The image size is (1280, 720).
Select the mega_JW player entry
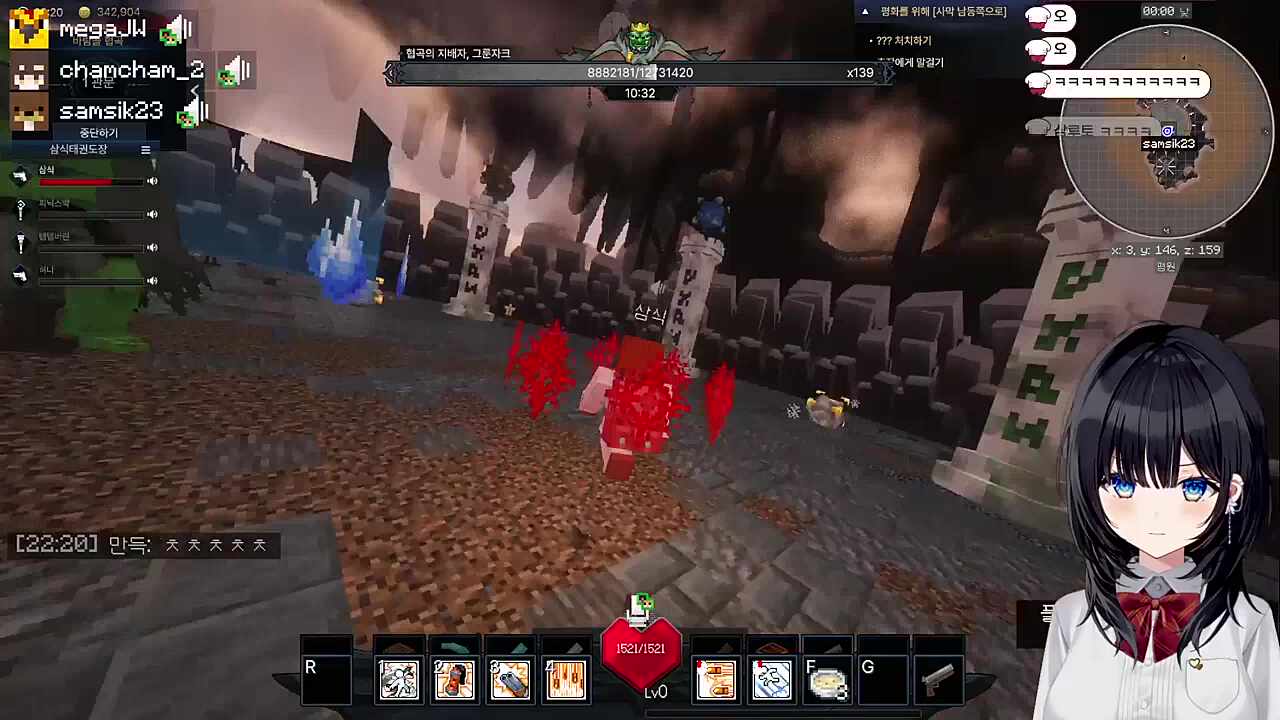(101, 30)
